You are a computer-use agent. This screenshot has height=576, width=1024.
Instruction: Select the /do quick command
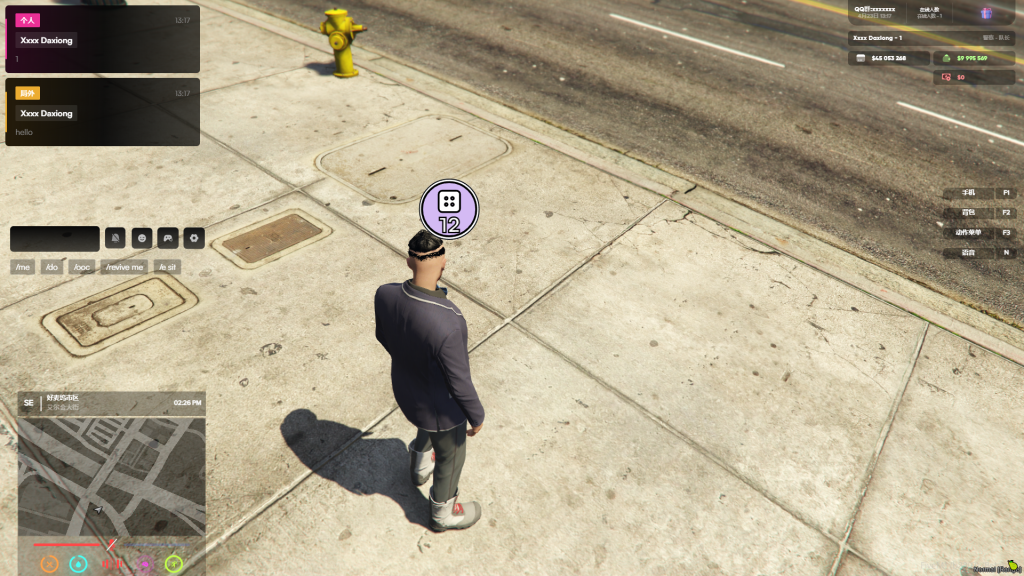(52, 267)
